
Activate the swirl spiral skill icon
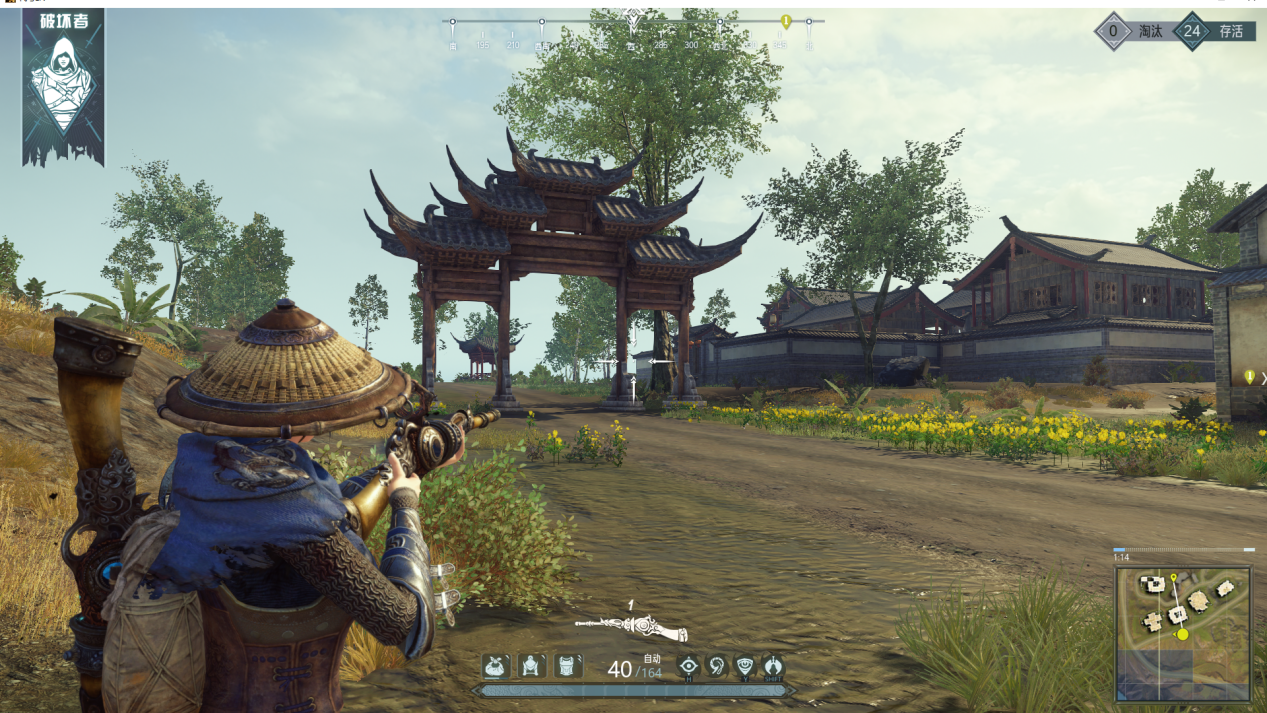(716, 666)
